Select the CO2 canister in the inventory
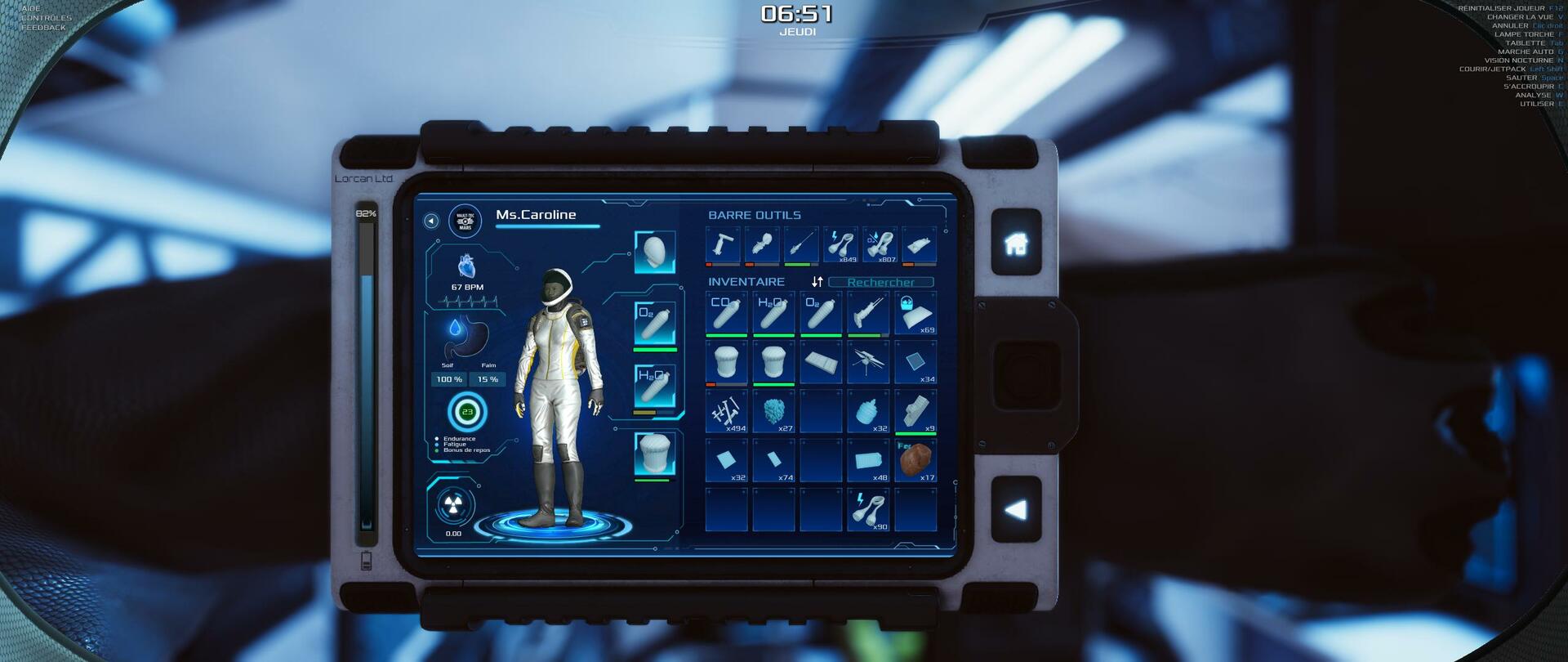This screenshot has width=1568, height=662. pyautogui.click(x=726, y=313)
